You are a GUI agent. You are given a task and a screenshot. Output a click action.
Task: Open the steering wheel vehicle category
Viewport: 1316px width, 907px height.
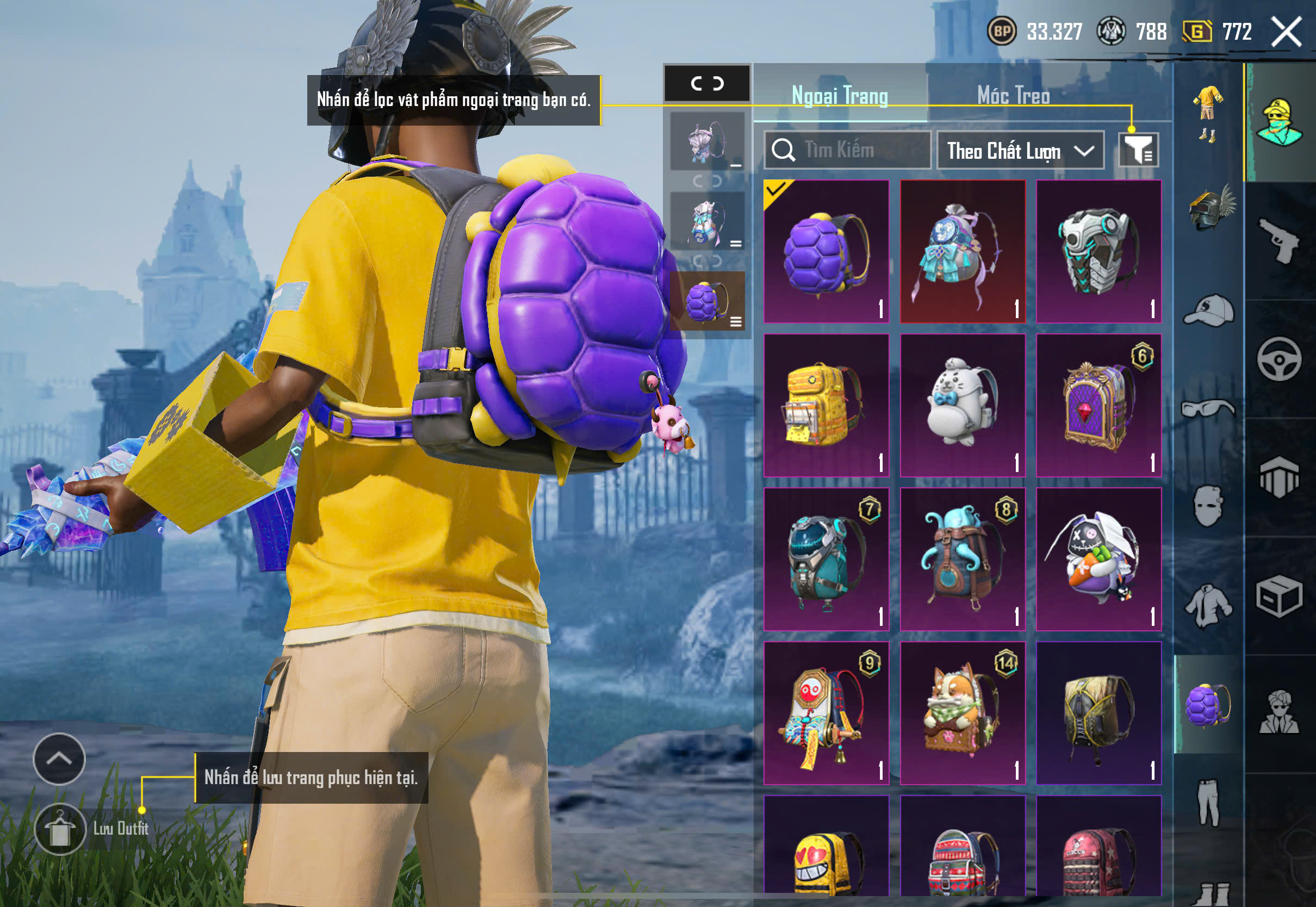point(1278,359)
